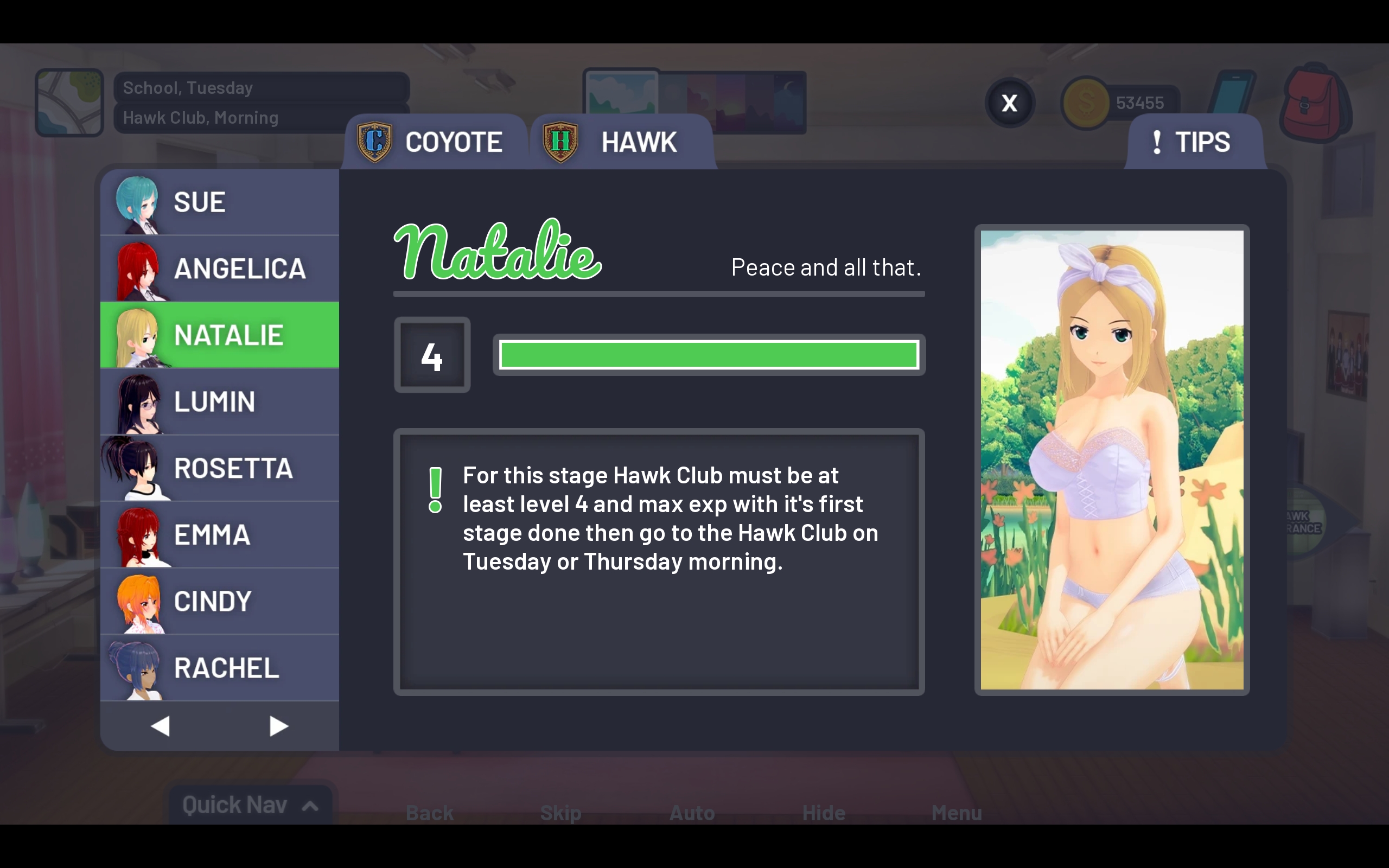Select Cindy's entry
1389x868 pixels.
point(220,602)
